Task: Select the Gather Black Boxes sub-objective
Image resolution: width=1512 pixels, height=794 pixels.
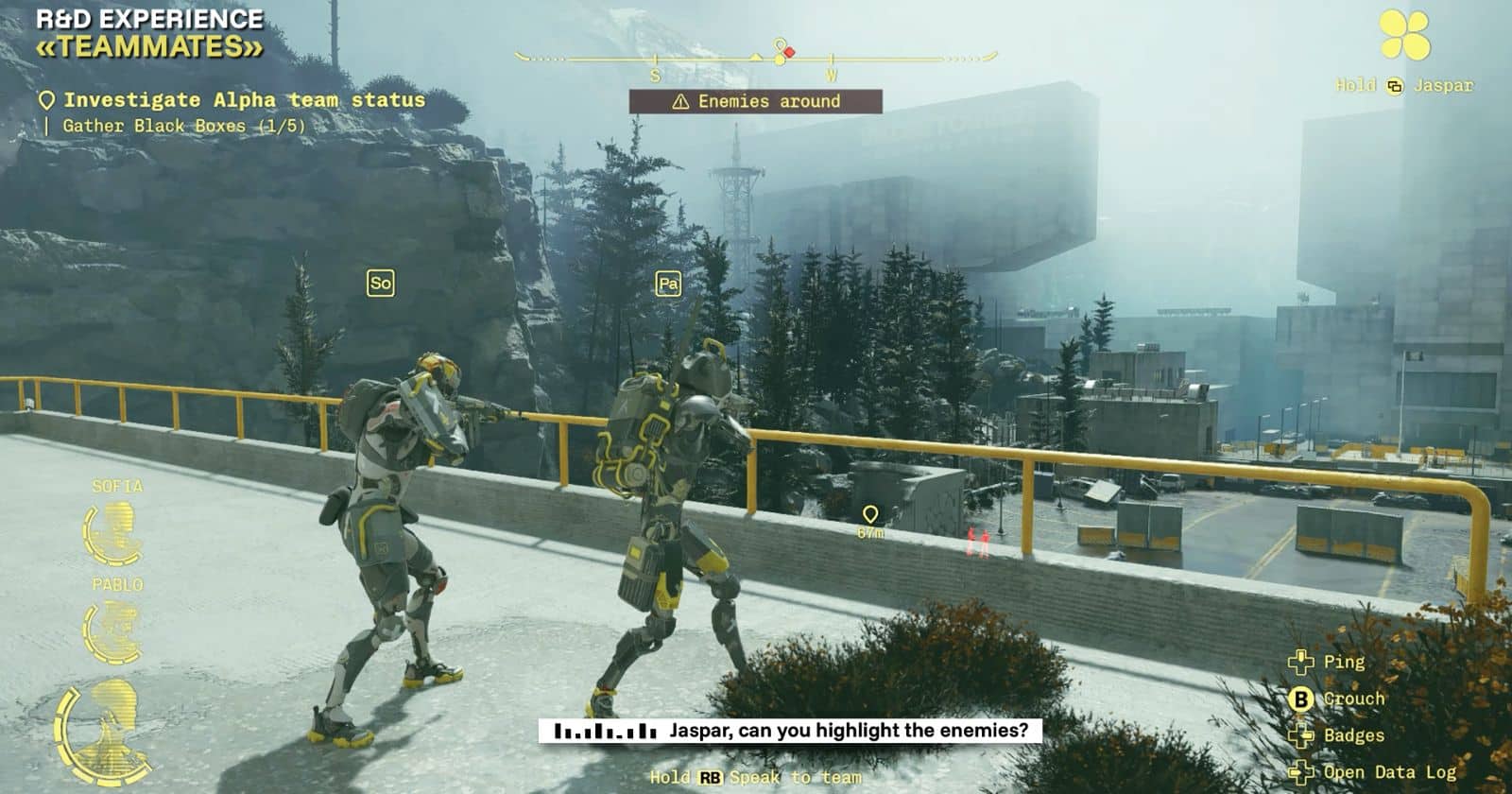Action: (182, 126)
